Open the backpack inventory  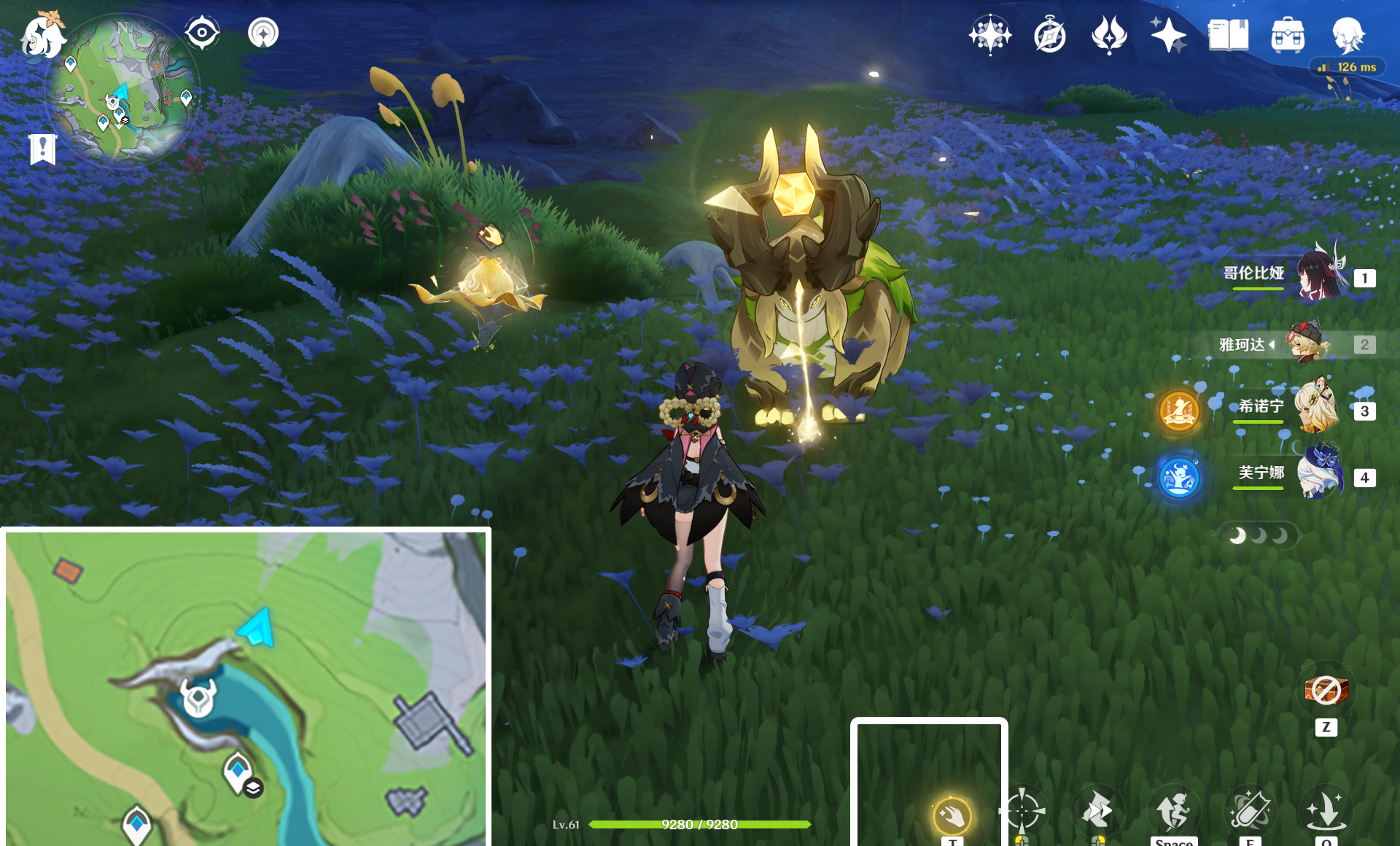point(1288,35)
